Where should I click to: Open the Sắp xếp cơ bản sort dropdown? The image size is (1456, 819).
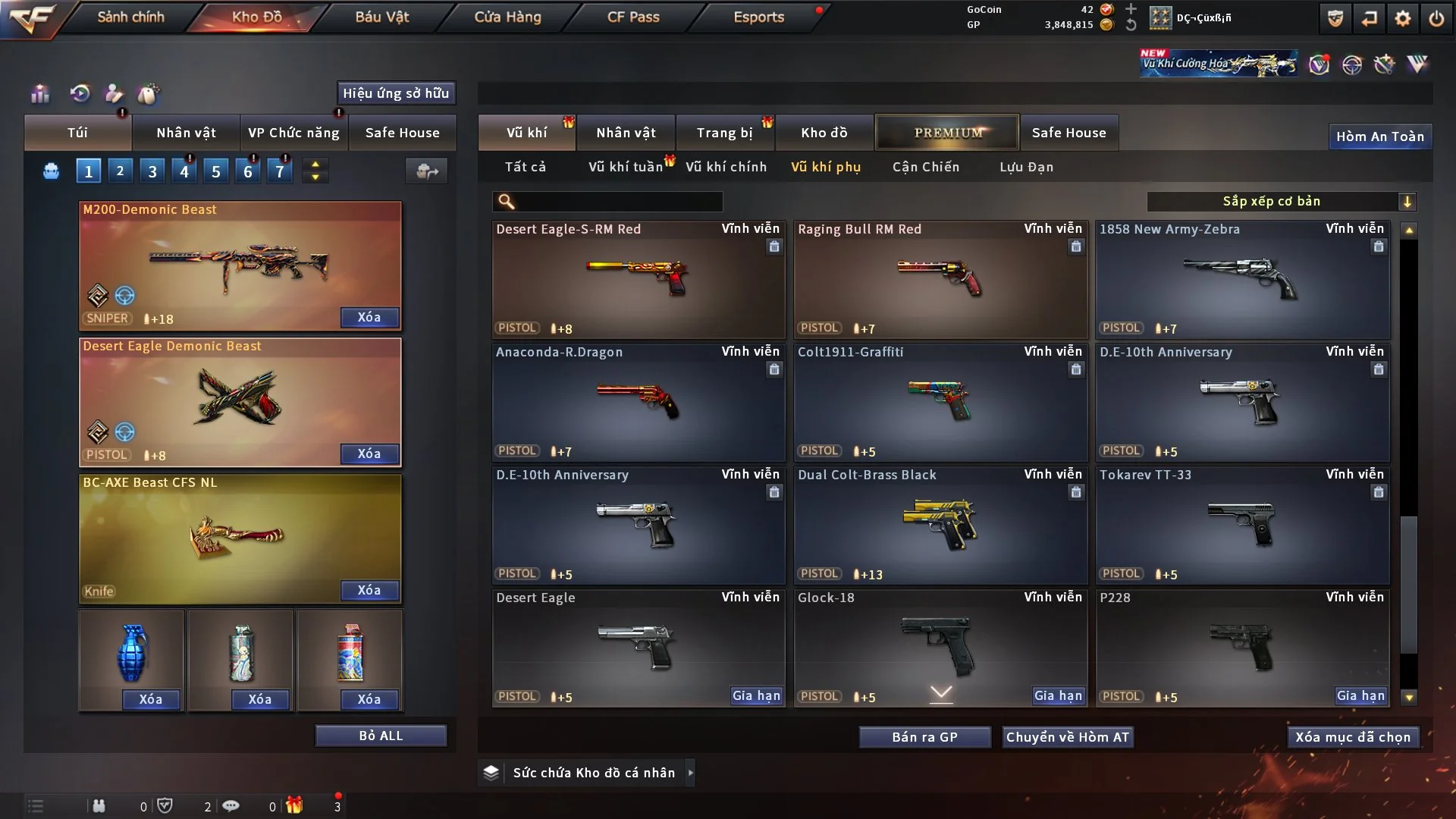pyautogui.click(x=1281, y=201)
